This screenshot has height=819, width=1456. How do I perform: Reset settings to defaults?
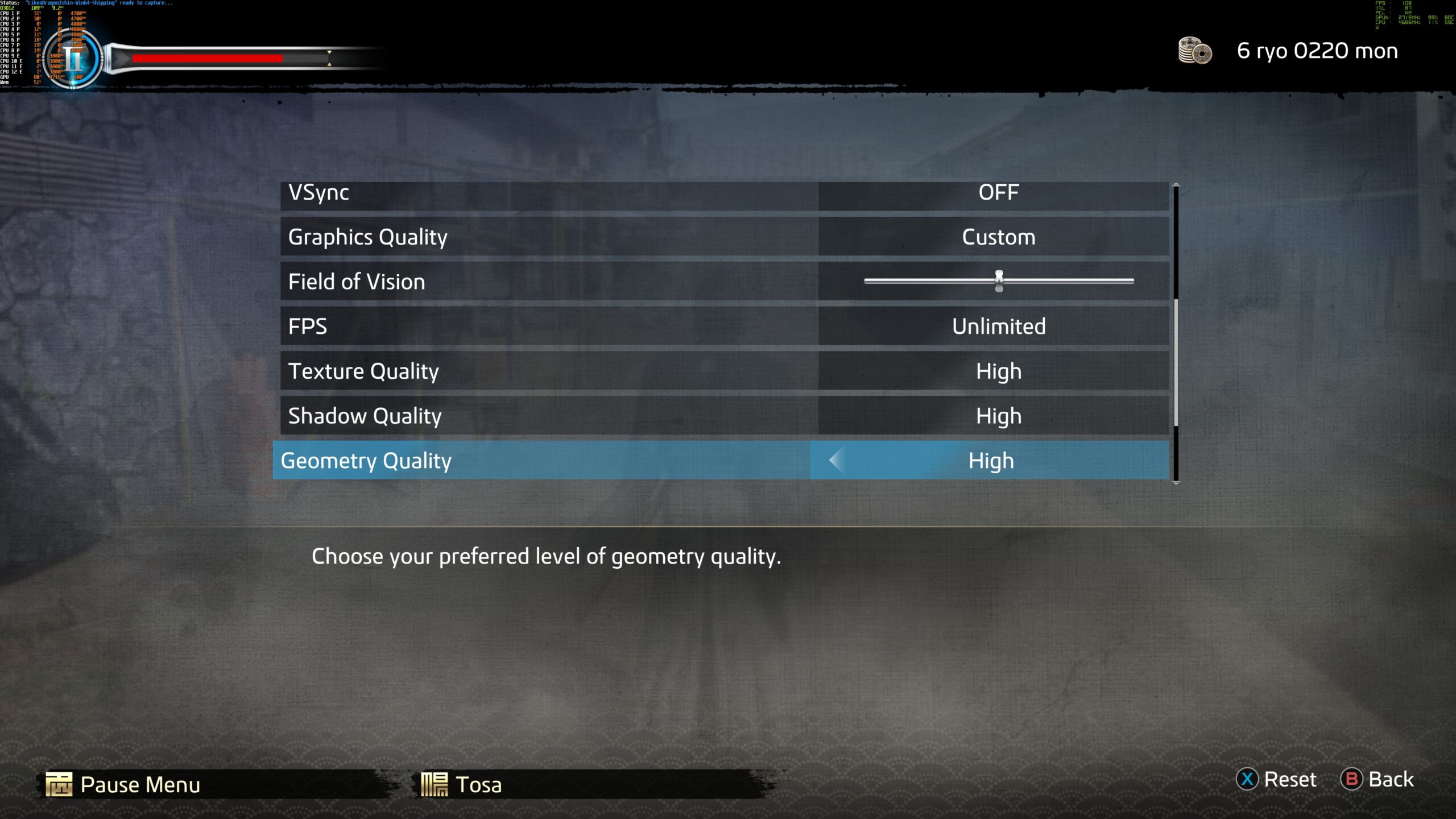click(1277, 779)
